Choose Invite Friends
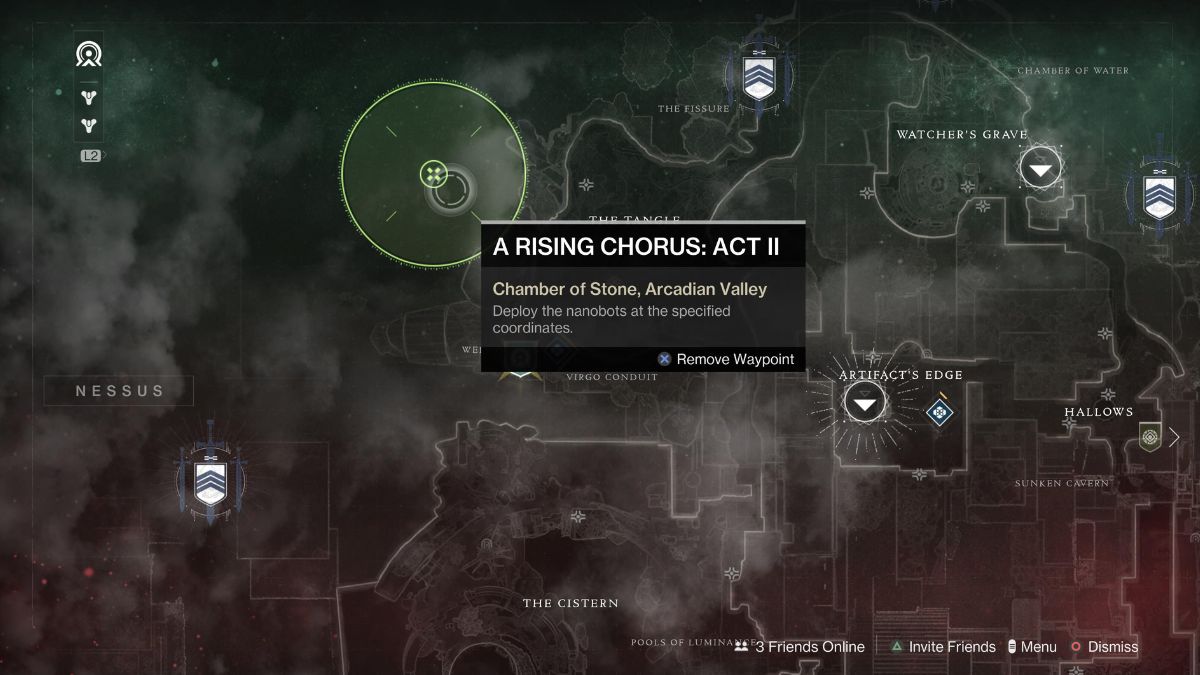This screenshot has width=1200, height=675. (943, 647)
